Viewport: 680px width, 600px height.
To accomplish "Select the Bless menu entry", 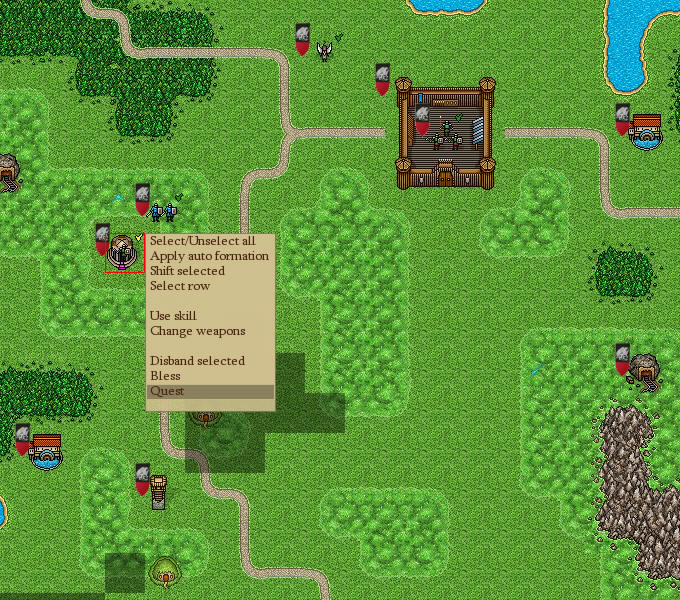I will click(x=165, y=376).
